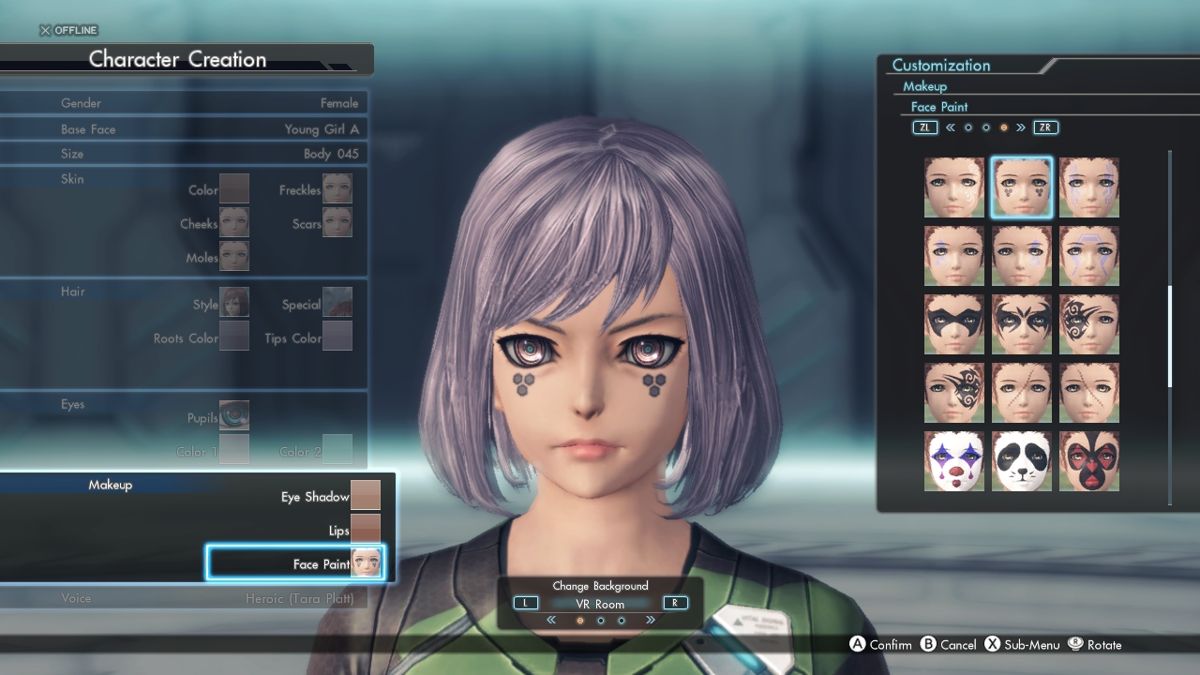This screenshot has width=1200, height=675.
Task: Select the Lips color swatch
Action: (365, 530)
